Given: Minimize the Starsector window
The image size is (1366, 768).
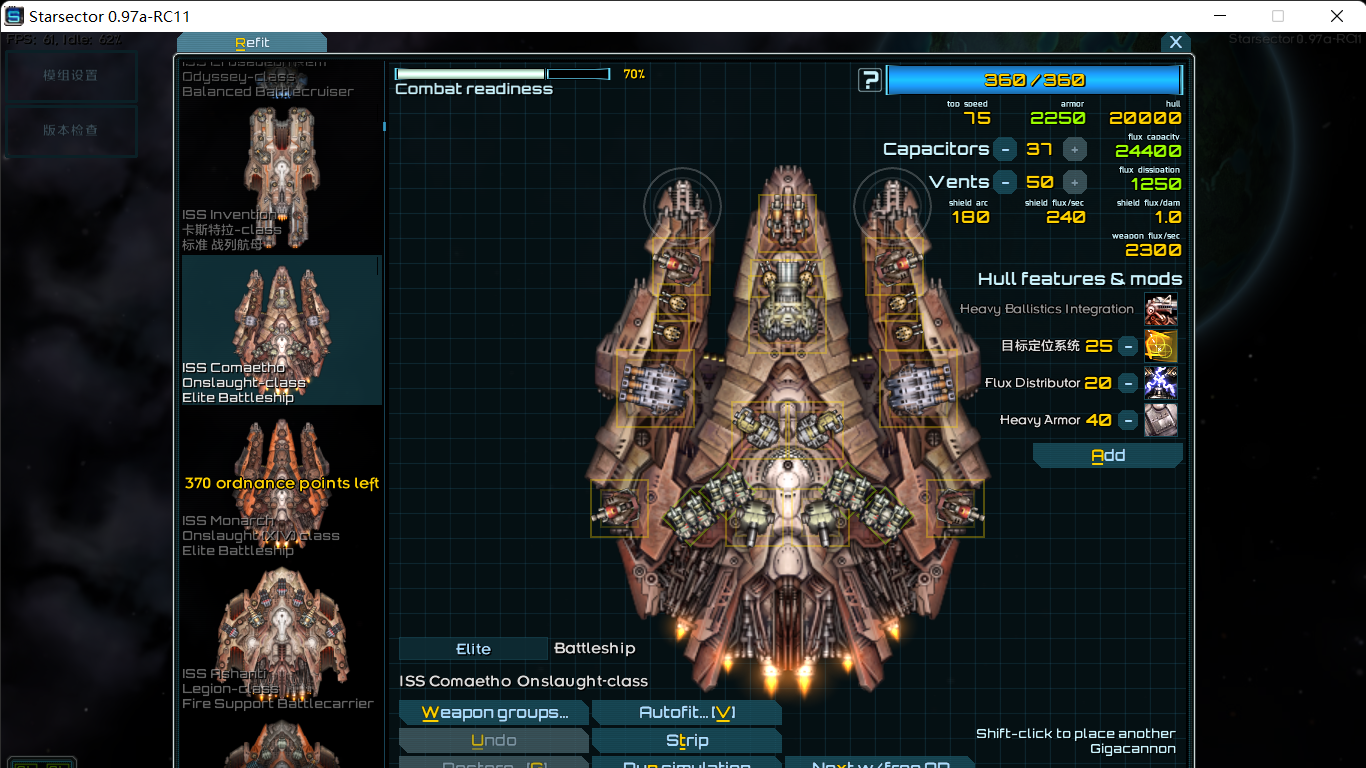Looking at the screenshot, I should pos(1219,16).
